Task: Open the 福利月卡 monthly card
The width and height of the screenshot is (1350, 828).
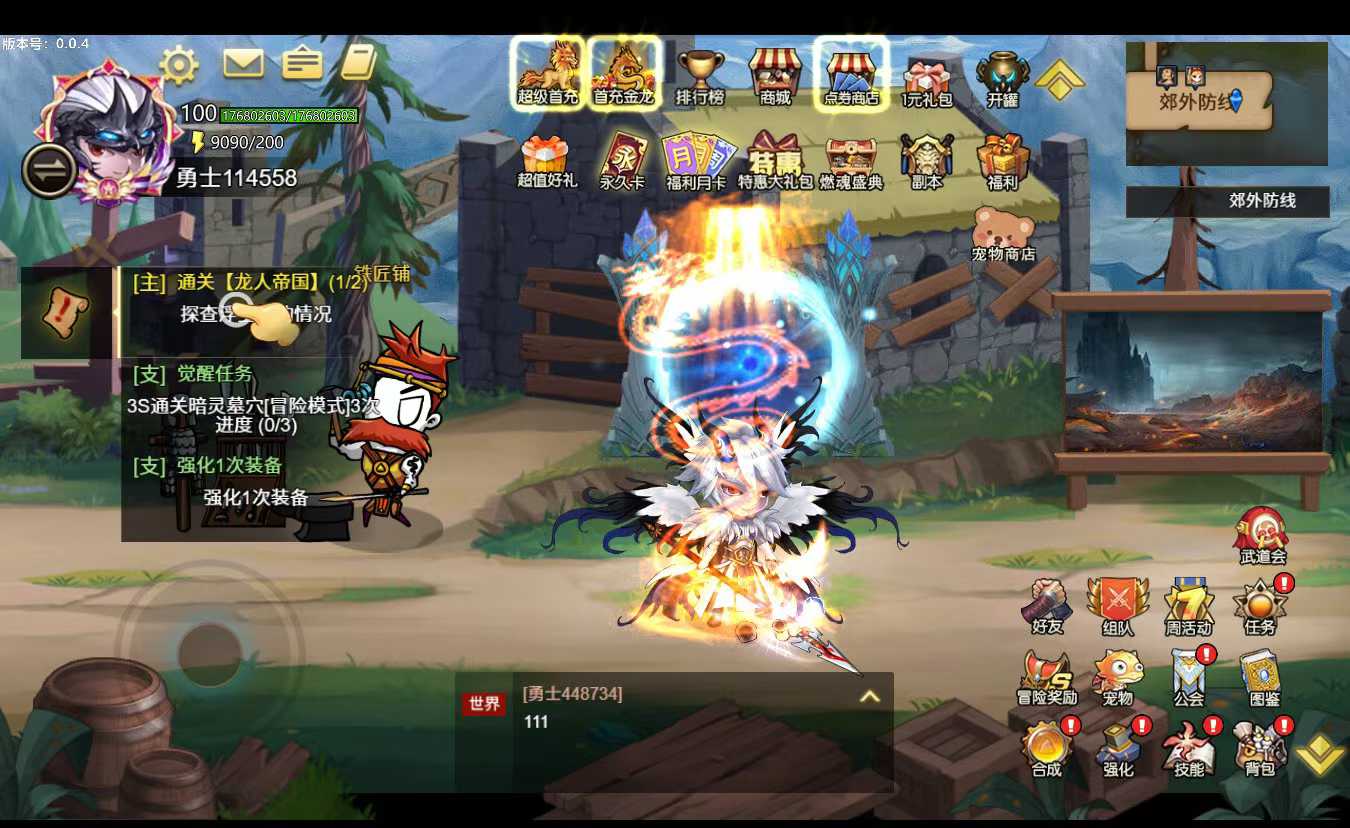Action: tap(697, 160)
